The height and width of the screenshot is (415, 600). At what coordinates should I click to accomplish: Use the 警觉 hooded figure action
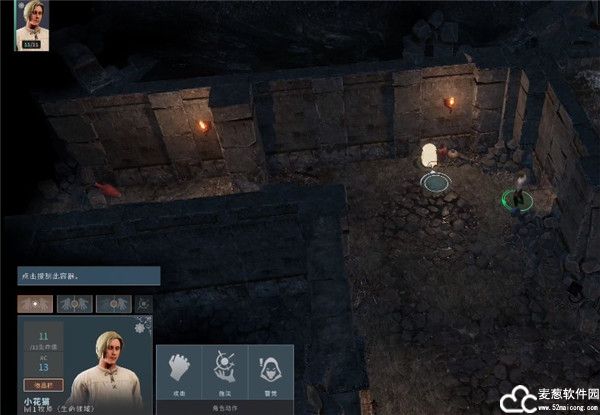[269, 369]
